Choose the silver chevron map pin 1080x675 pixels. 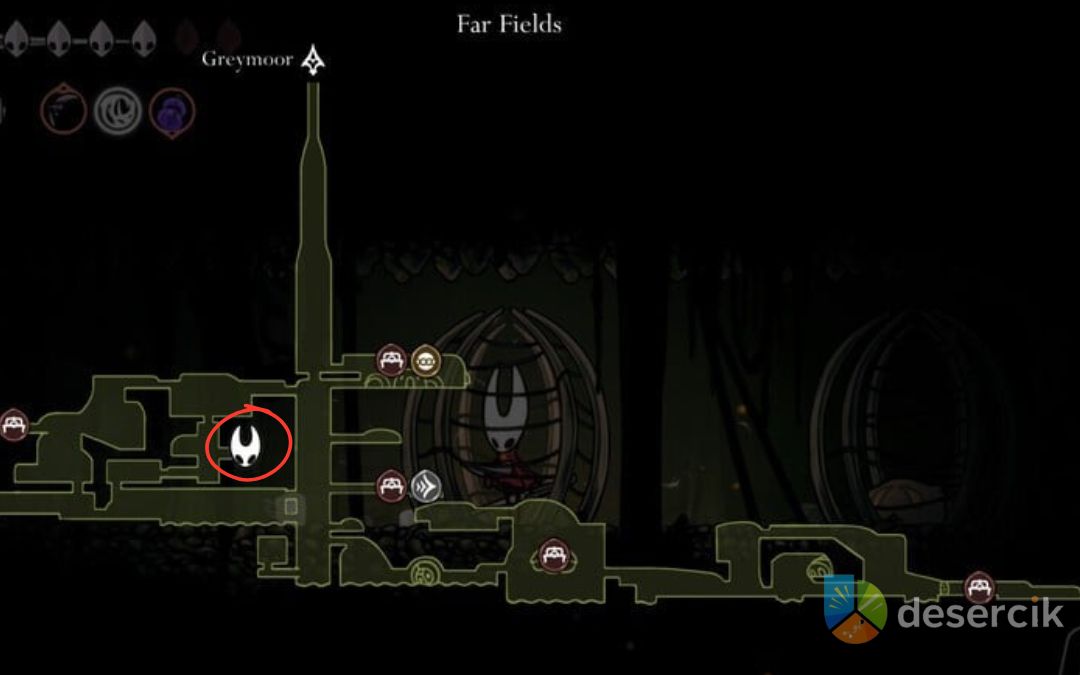coord(425,487)
